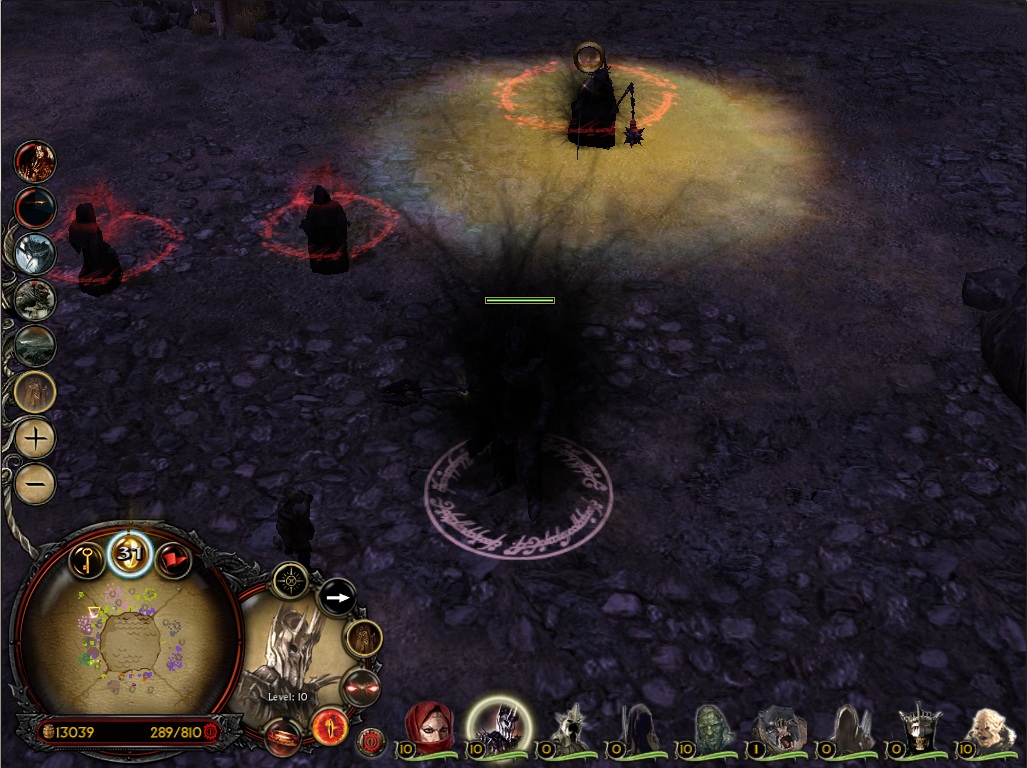Select the hooded figure icon on left sidebar
The width and height of the screenshot is (1027, 768).
36,391
